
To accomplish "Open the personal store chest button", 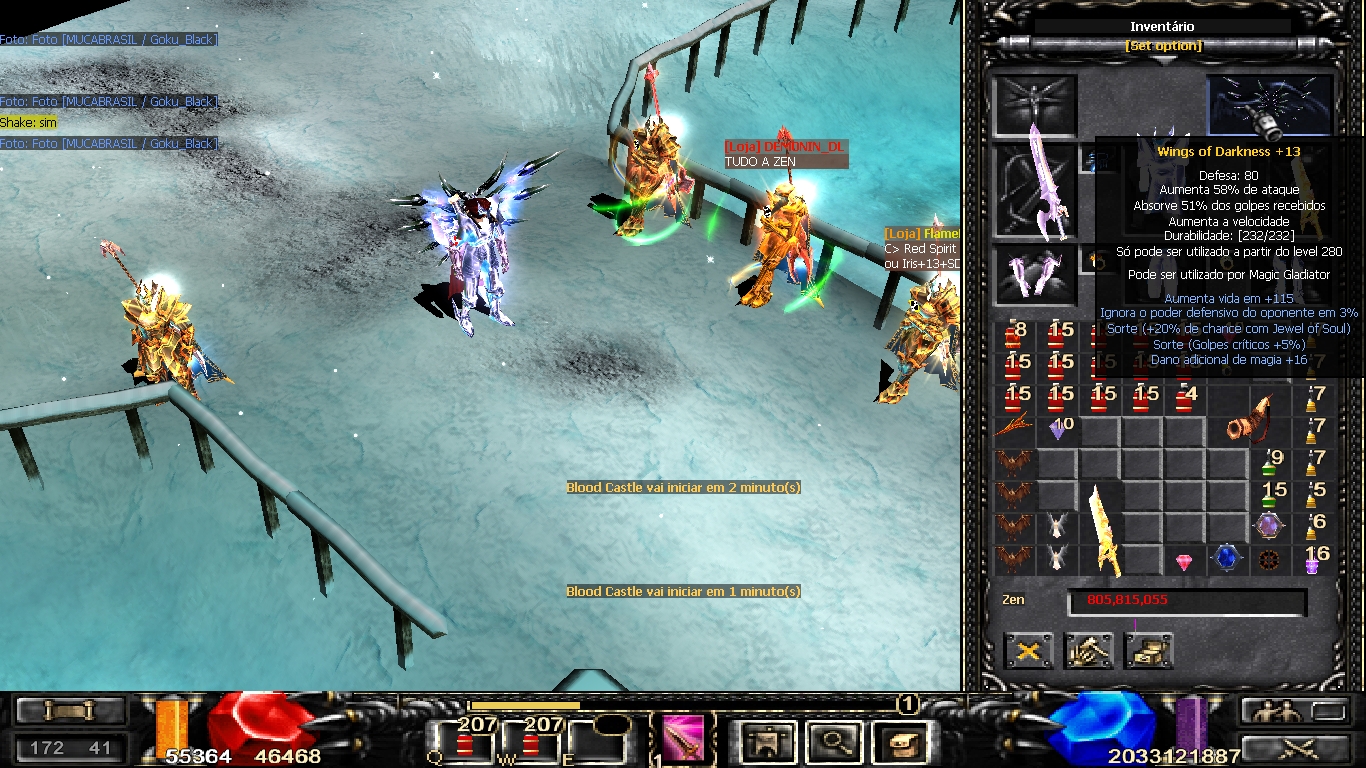I will [x=1148, y=652].
